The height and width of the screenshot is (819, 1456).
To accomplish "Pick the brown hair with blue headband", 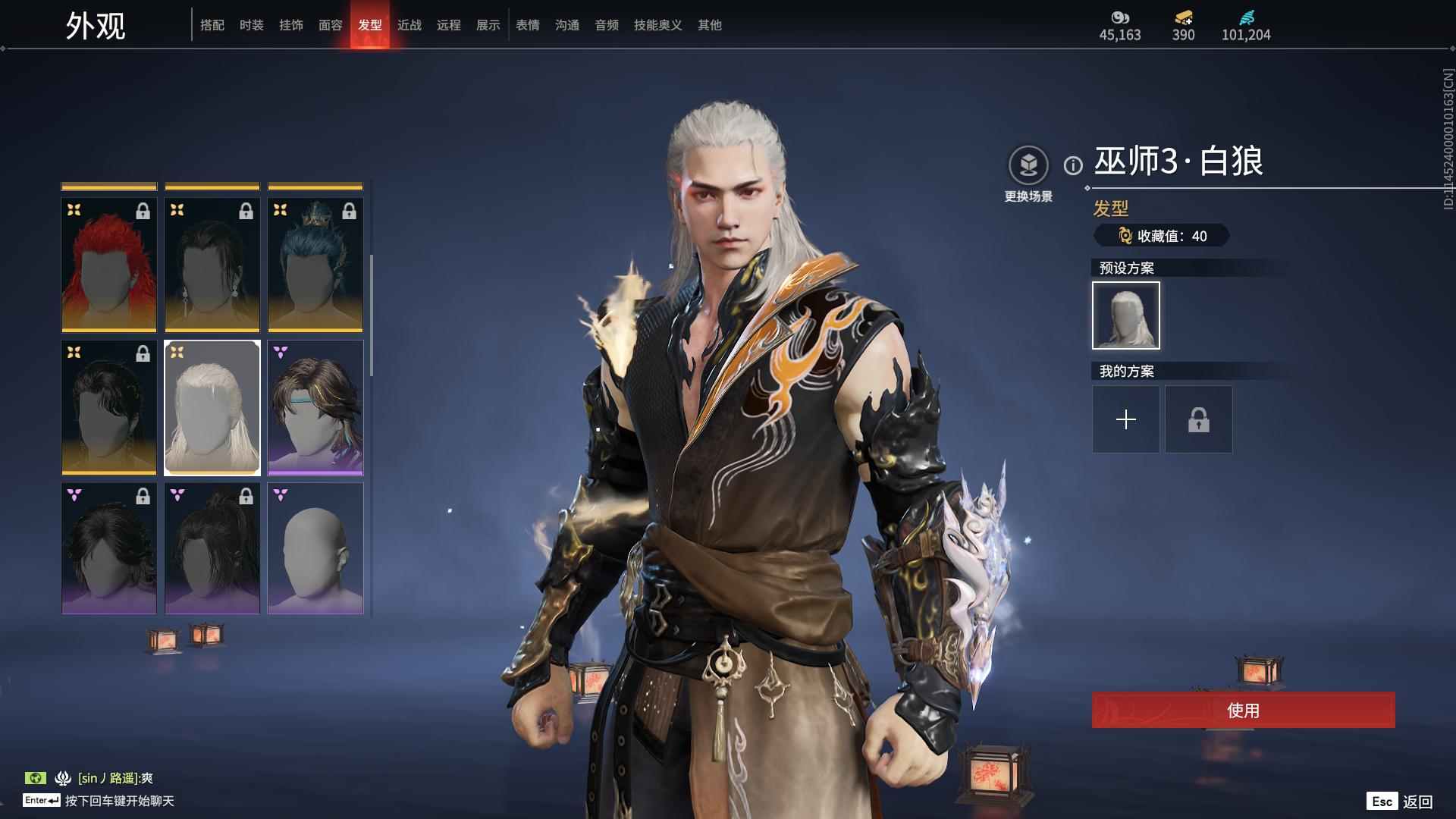I will point(315,408).
